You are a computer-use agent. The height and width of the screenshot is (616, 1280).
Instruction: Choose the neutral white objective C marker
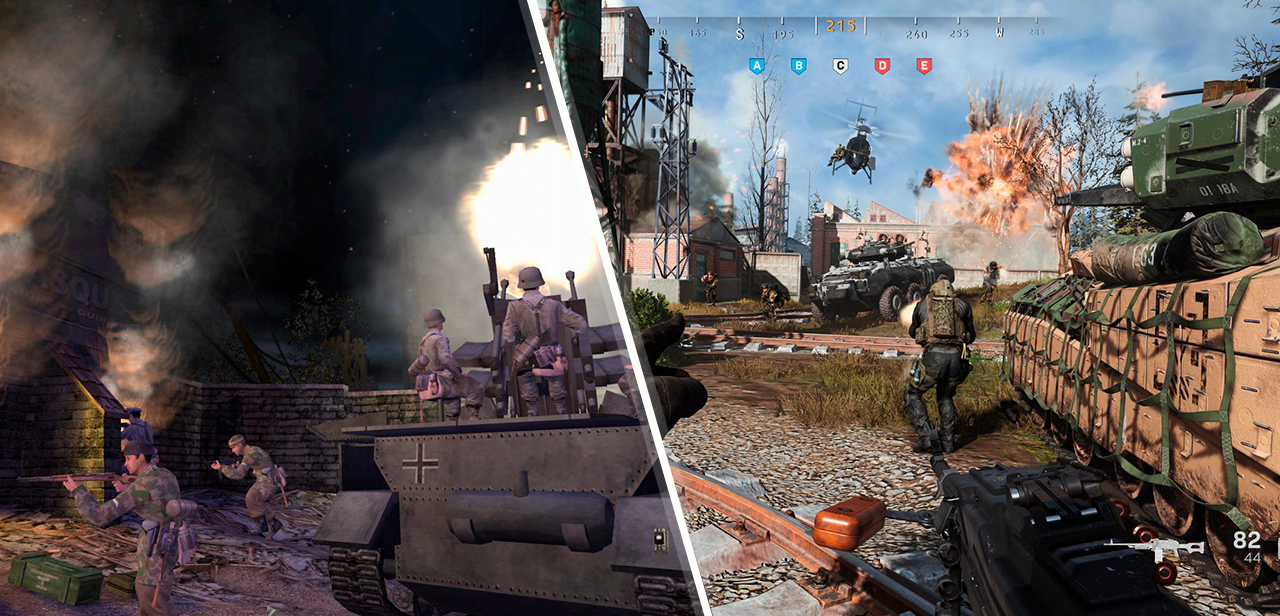[840, 66]
